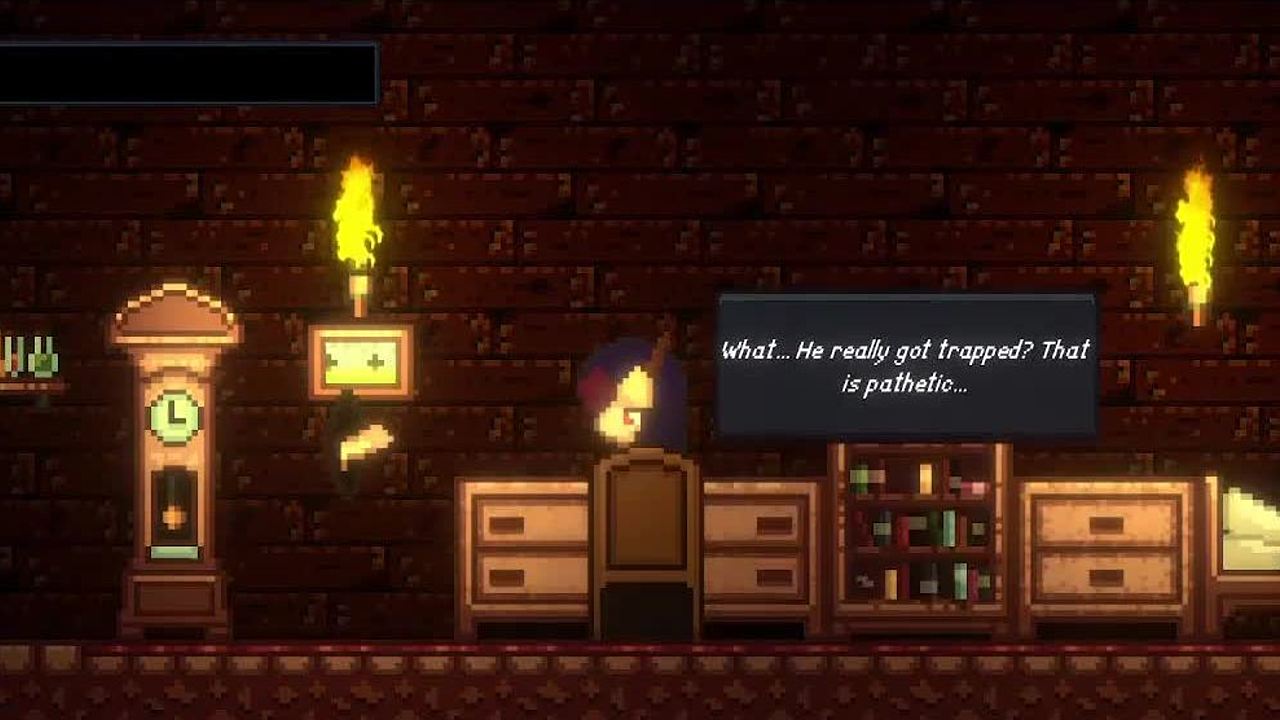Viewport: 1280px width, 720px height.
Task: Advance the "He really got trapped?" dialogue box
Action: pos(906,366)
